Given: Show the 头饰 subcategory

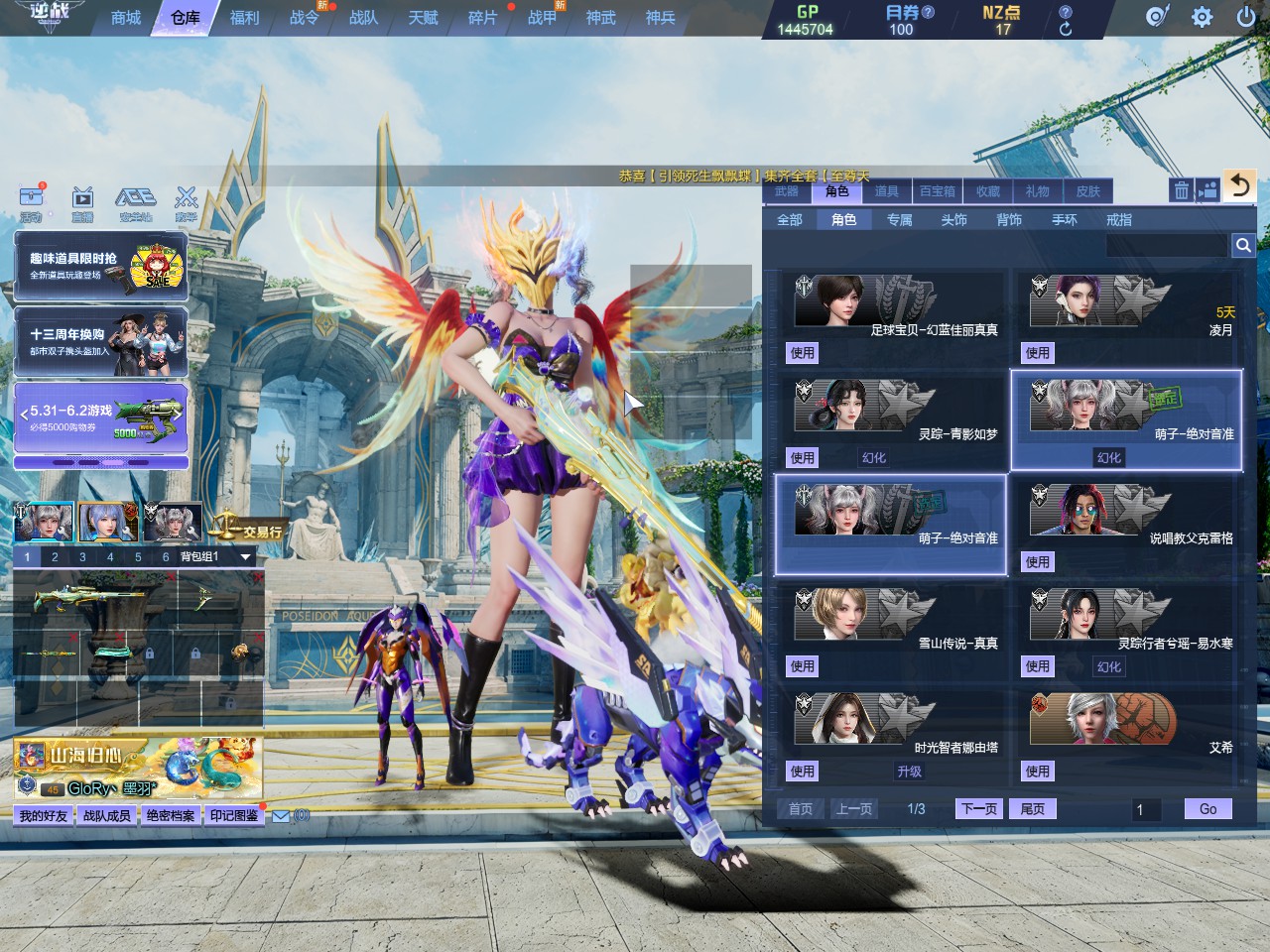Looking at the screenshot, I should pyautogui.click(x=953, y=219).
